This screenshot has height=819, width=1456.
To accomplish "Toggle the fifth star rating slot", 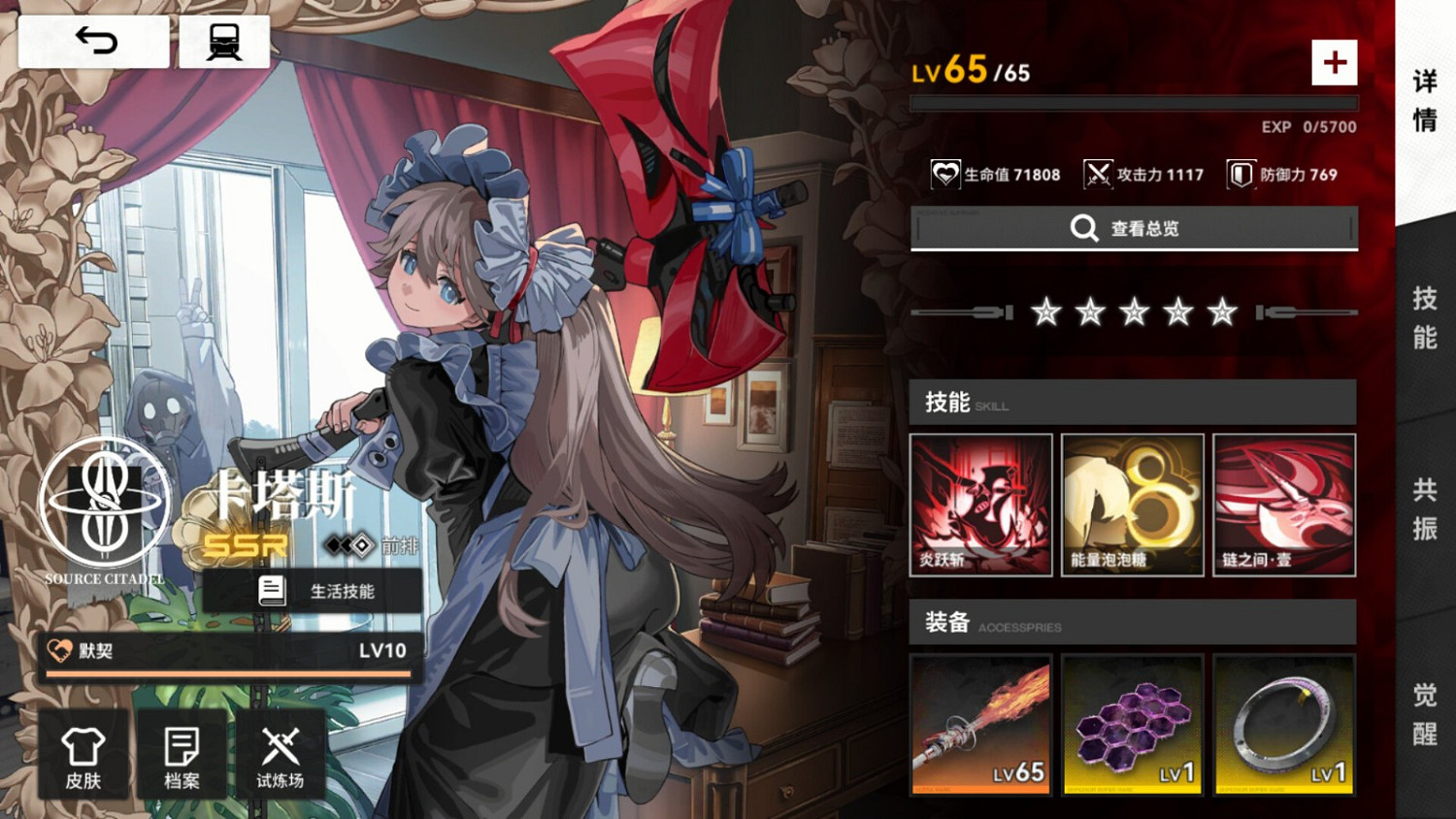I will (1222, 312).
